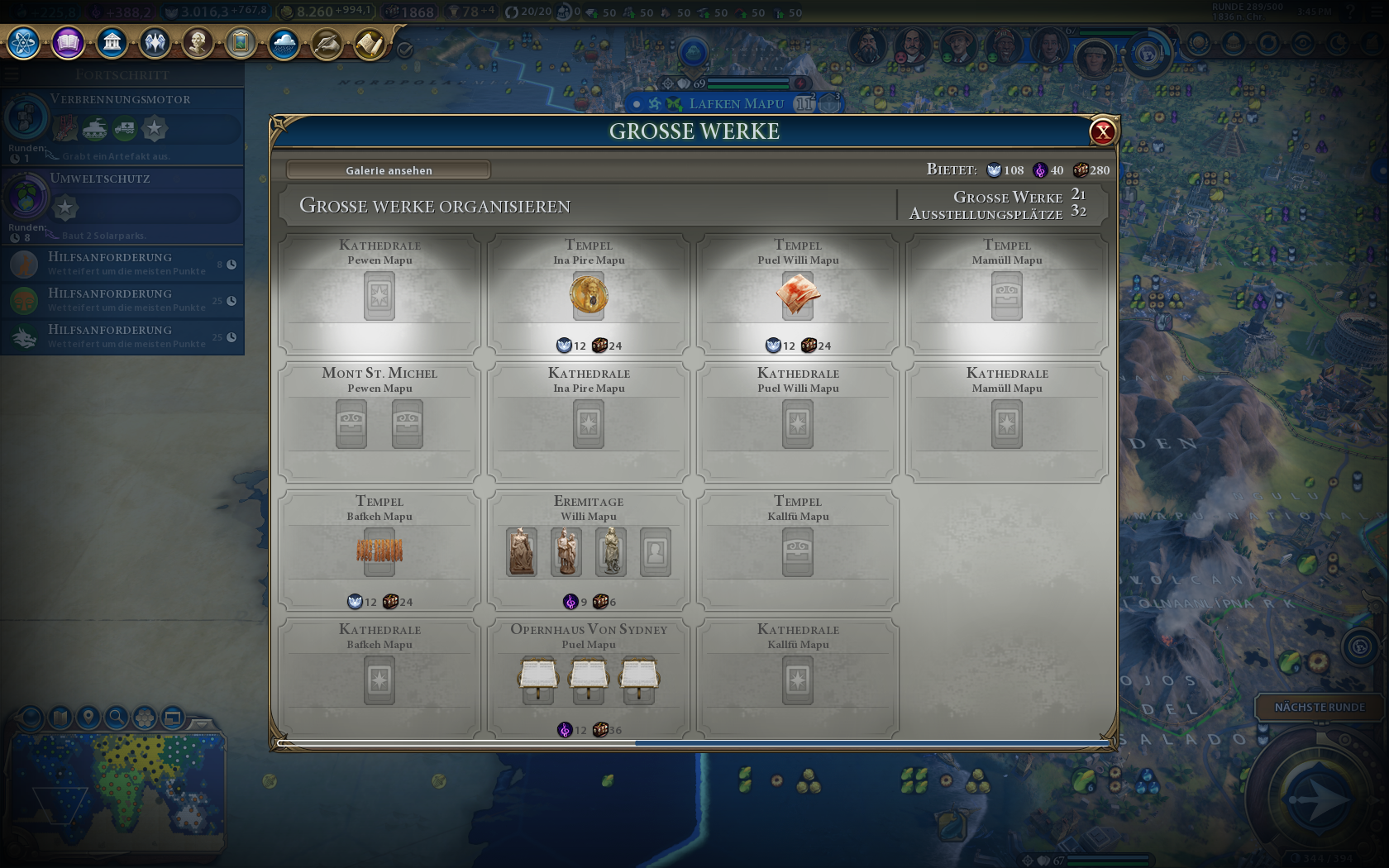Image resolution: width=1389 pixels, height=868 pixels.
Task: Select the Lafken Mapu city banner
Action: coord(735,103)
